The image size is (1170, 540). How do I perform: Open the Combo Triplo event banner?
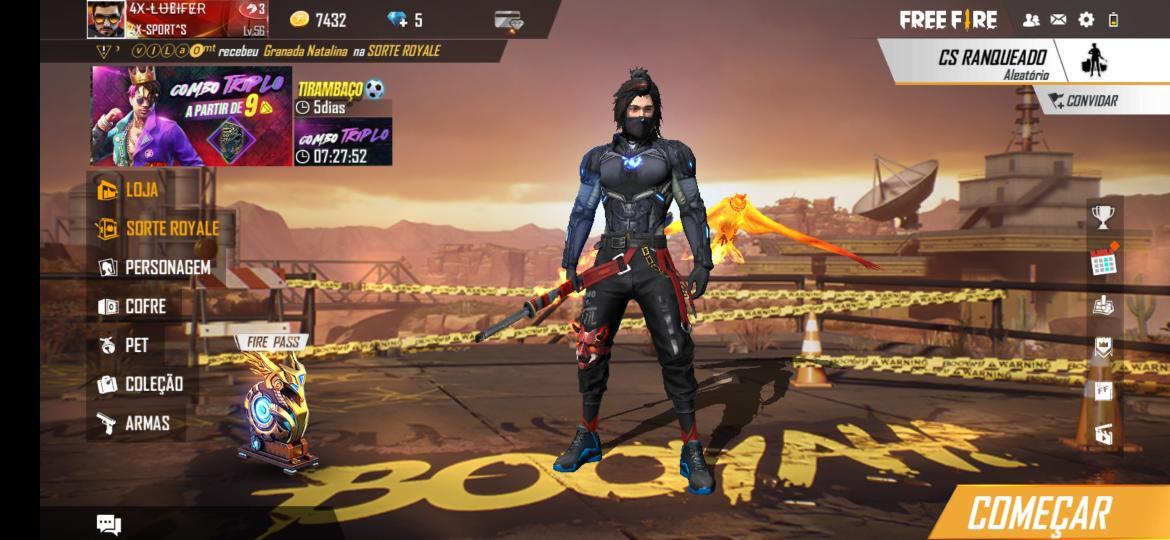click(191, 116)
